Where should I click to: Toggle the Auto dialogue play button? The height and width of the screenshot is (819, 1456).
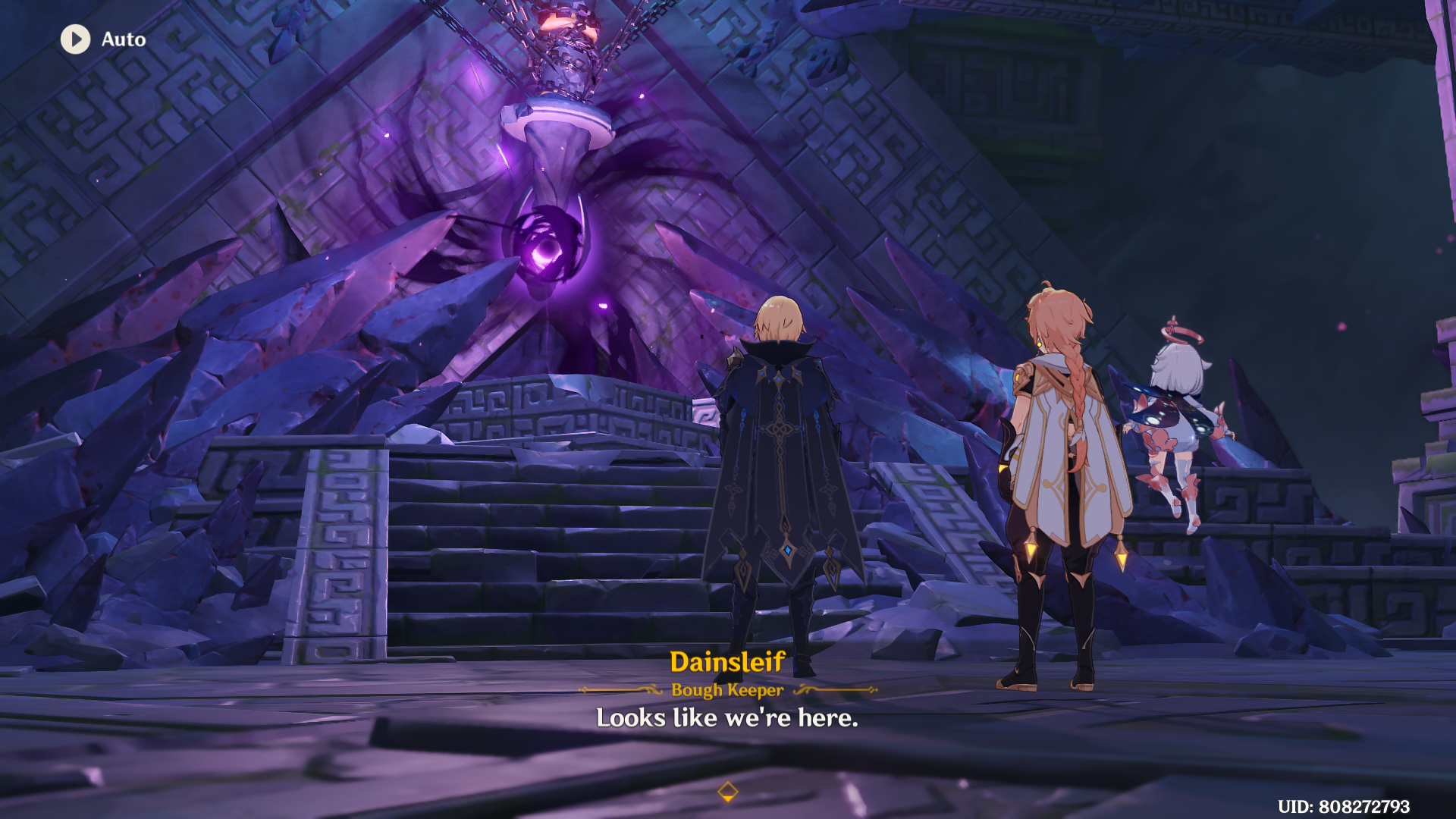76,39
